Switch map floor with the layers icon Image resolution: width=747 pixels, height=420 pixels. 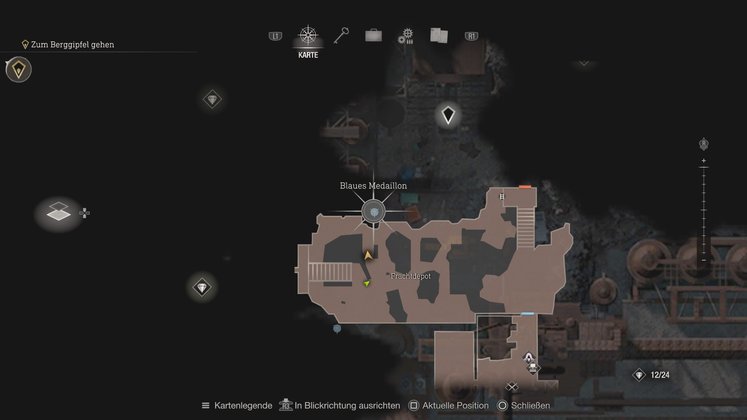pos(59,212)
